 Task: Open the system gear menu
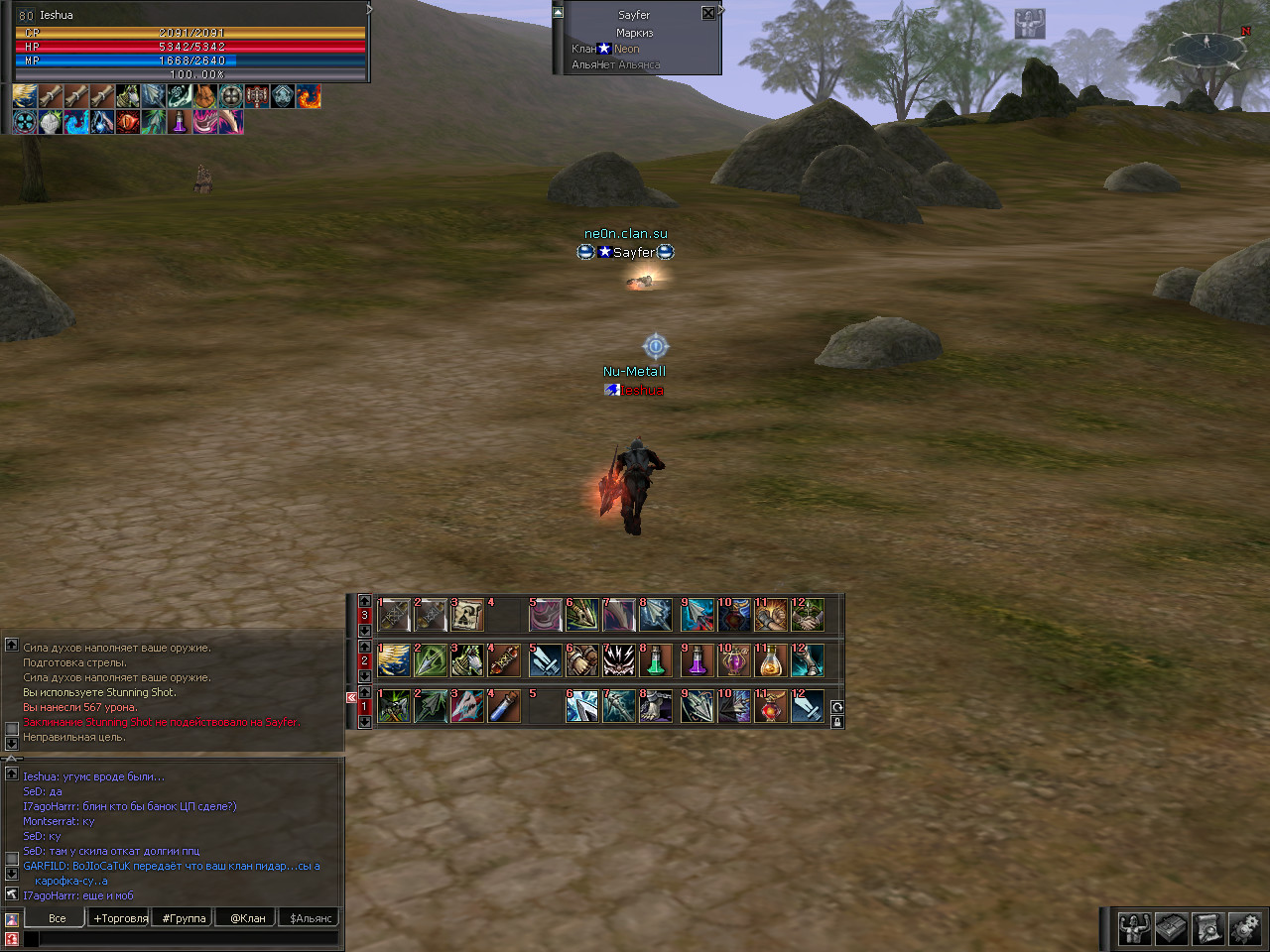(x=1244, y=929)
